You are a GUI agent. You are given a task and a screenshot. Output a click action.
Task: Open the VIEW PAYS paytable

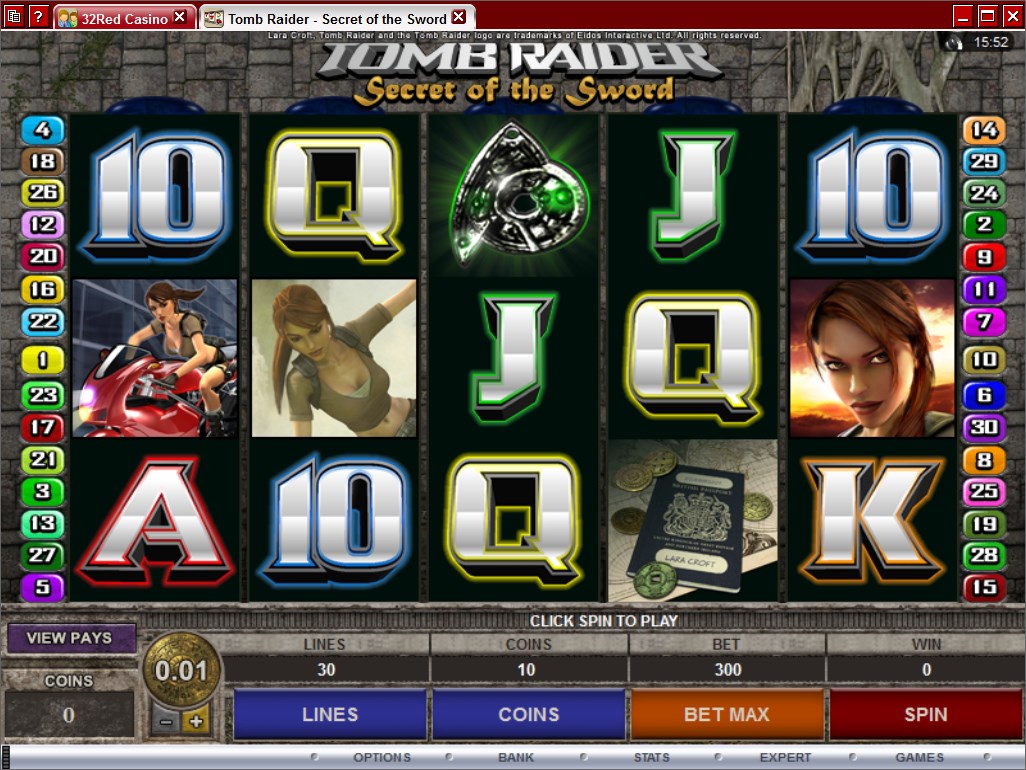(x=70, y=638)
